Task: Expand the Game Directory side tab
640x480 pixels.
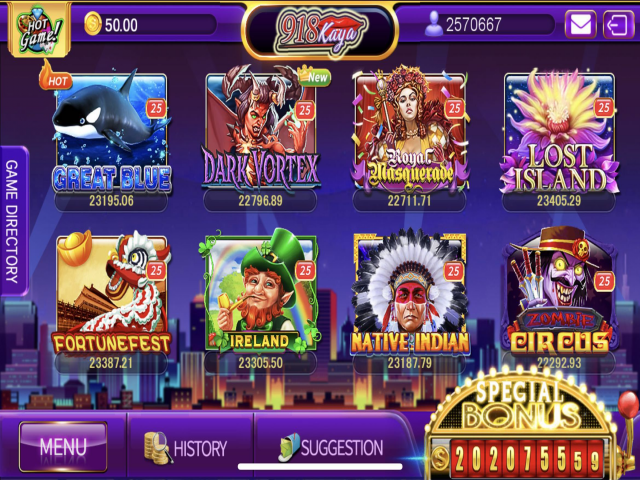Action: (x=13, y=221)
